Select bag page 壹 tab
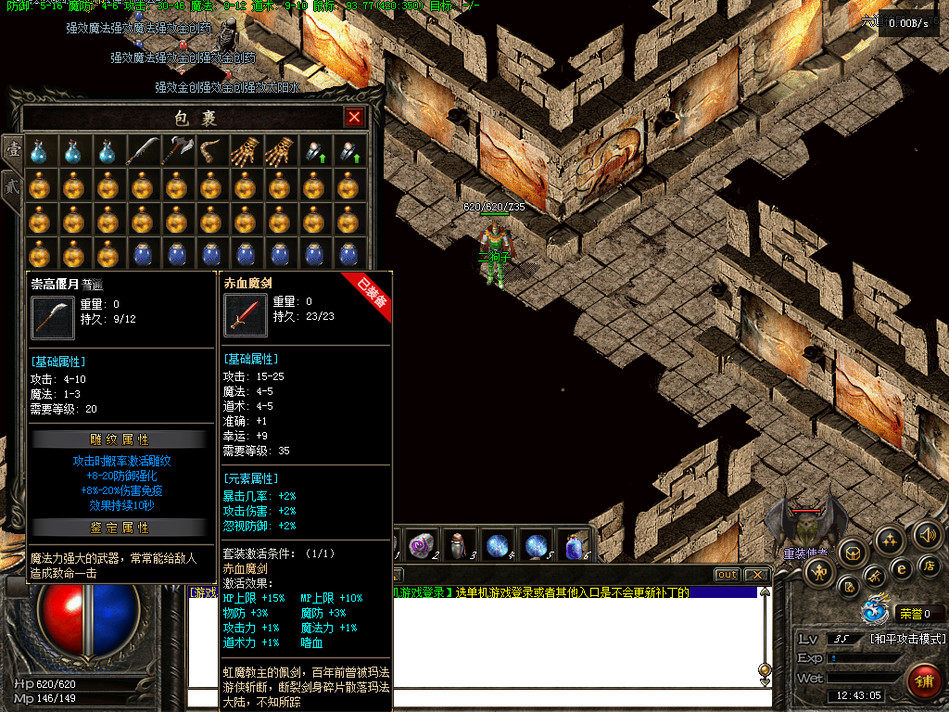Viewport: 949px width, 712px height. (13, 148)
